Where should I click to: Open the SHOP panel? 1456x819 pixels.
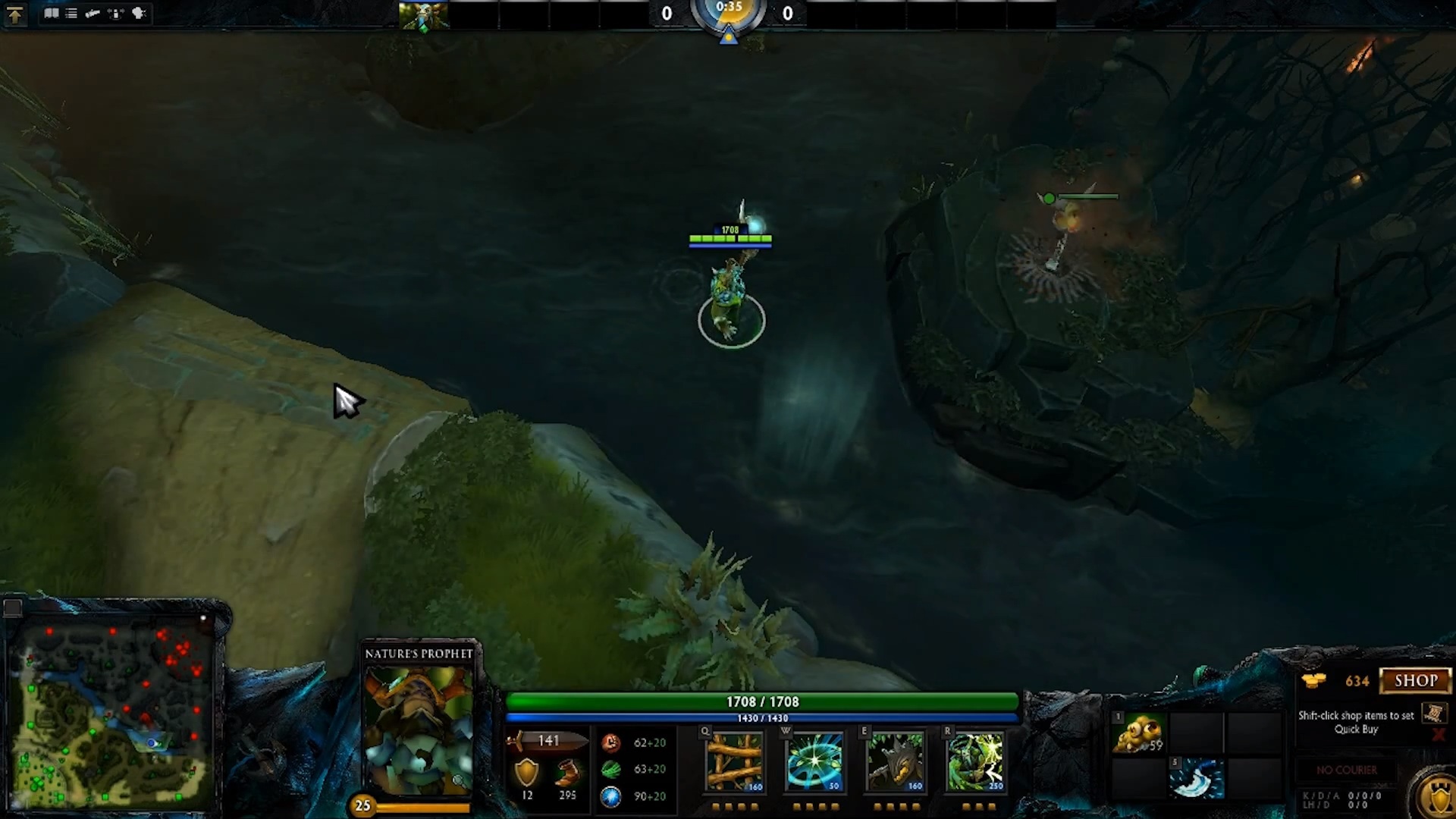pos(1415,680)
